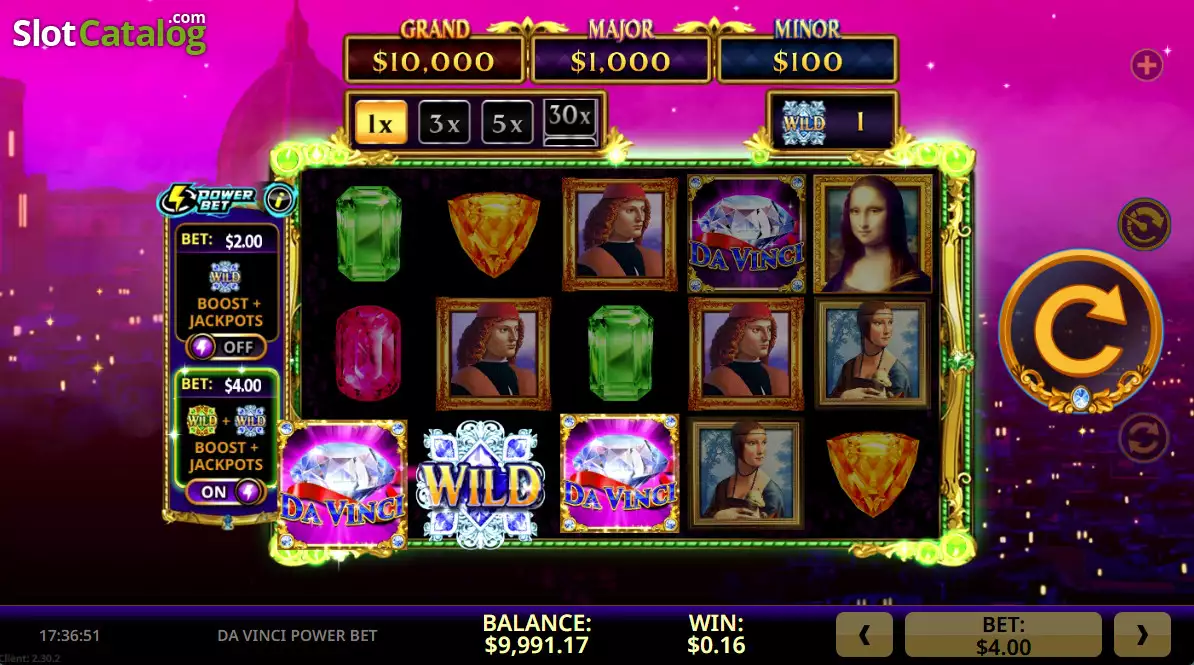Choose the 3x multiplier
Image resolution: width=1194 pixels, height=665 pixels.
pos(444,124)
